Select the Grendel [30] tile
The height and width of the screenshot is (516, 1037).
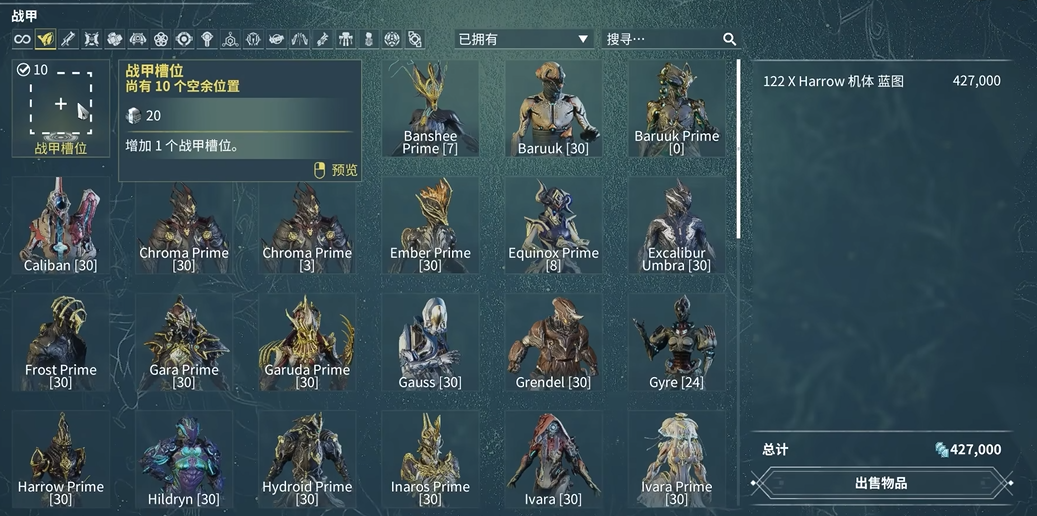tap(553, 343)
